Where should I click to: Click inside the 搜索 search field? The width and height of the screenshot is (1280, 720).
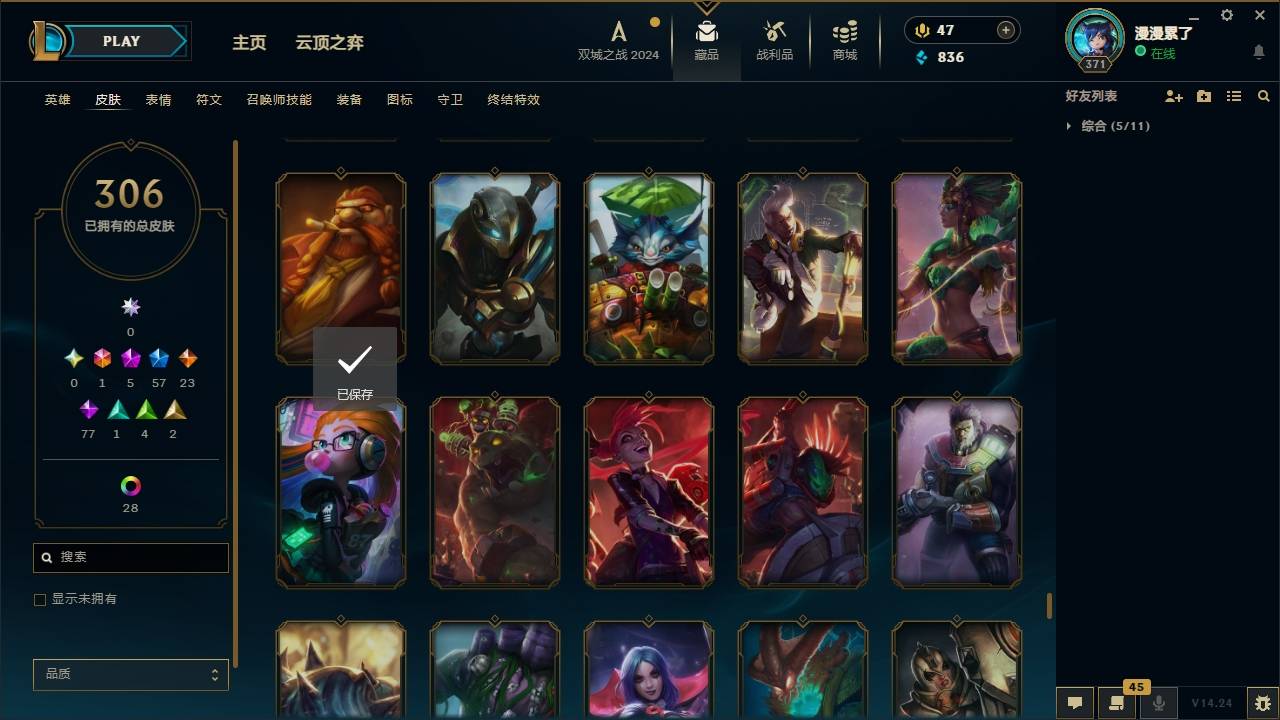[130, 557]
